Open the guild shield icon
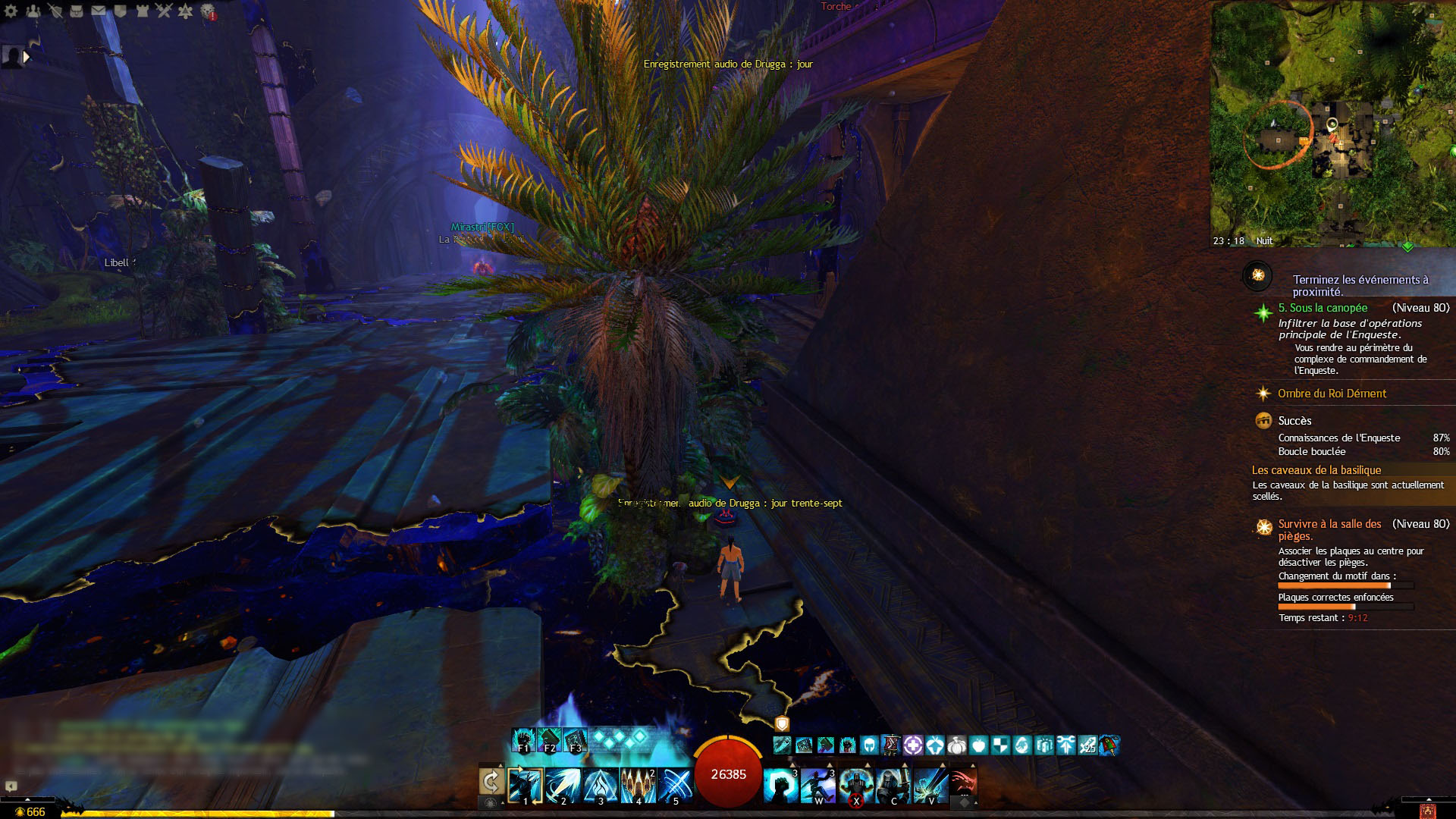The image size is (1456, 819). [x=120, y=11]
